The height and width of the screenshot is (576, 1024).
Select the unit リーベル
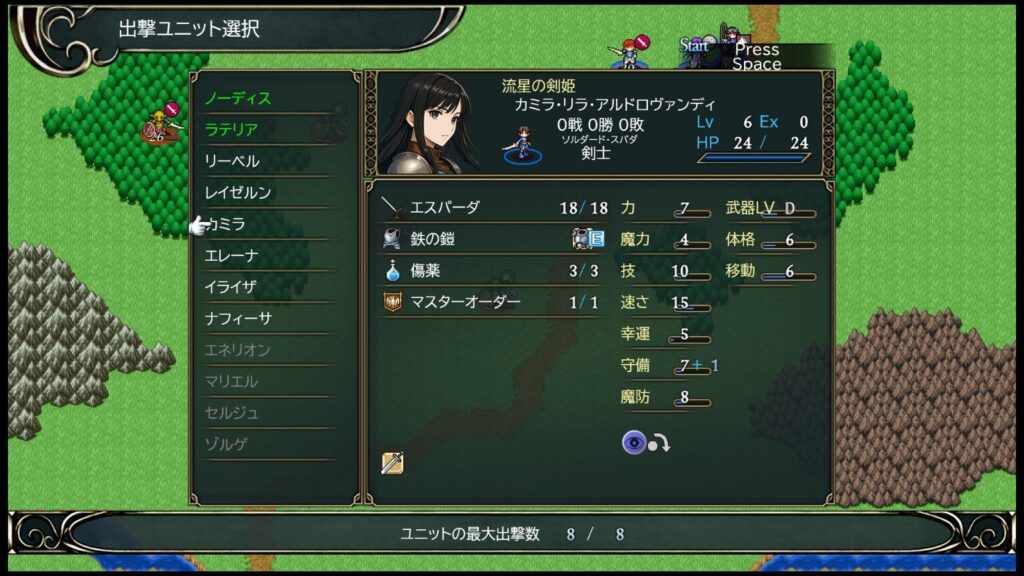(x=232, y=161)
